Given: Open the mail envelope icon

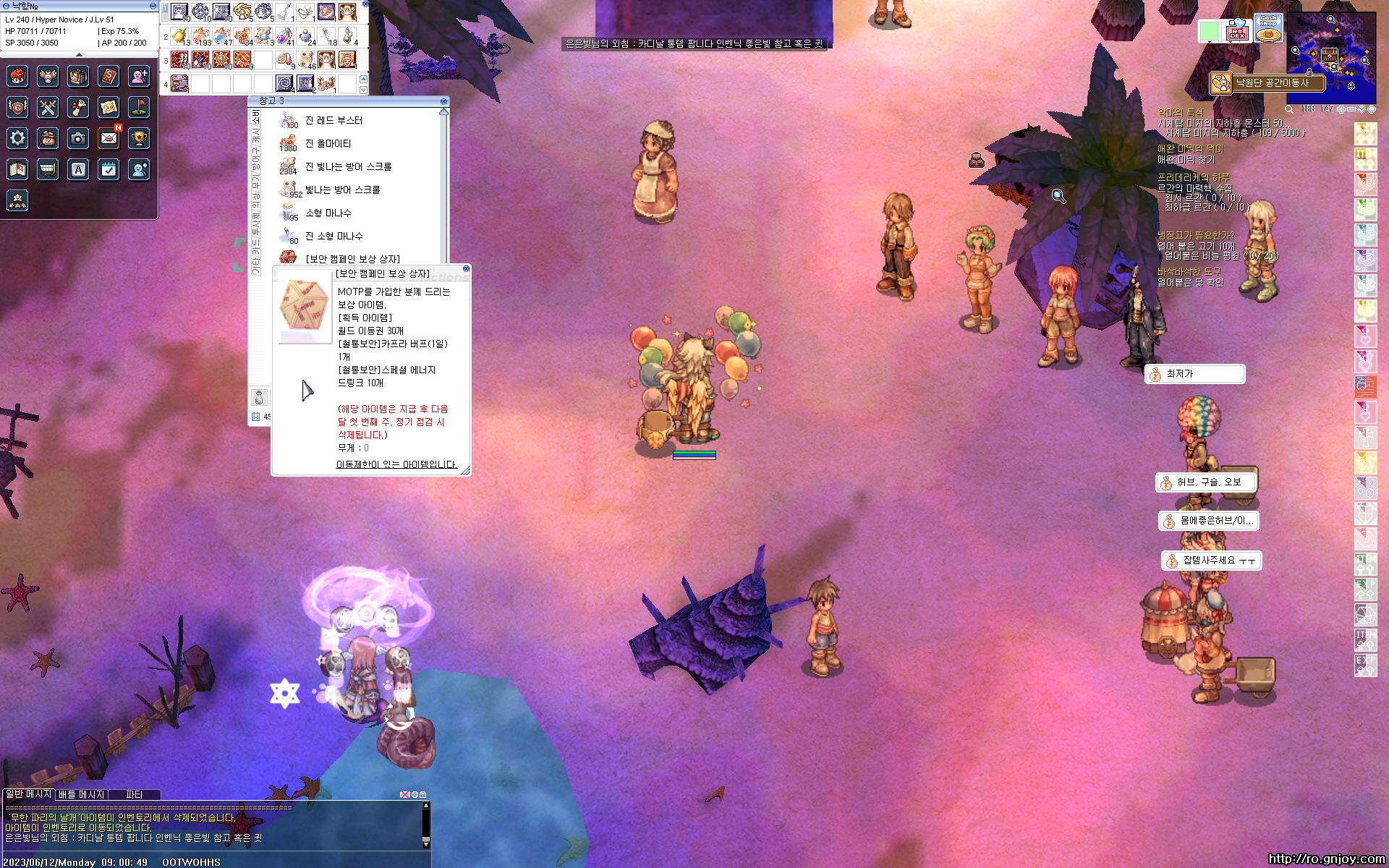Looking at the screenshot, I should click(x=109, y=138).
